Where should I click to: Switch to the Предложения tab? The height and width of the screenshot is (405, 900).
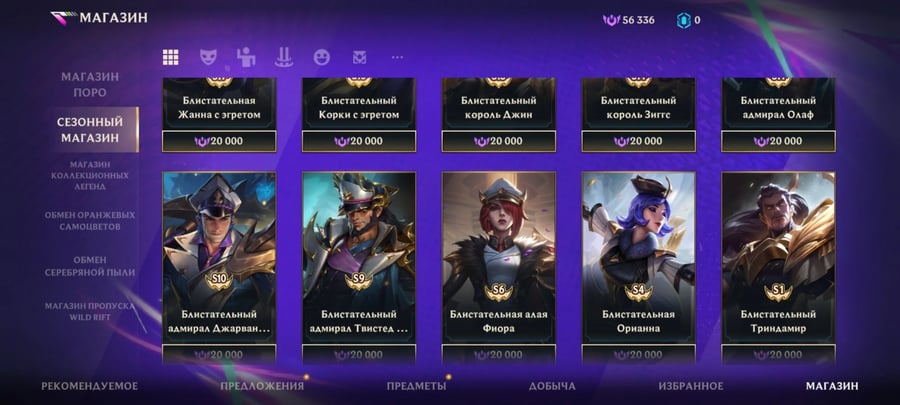[x=262, y=386]
